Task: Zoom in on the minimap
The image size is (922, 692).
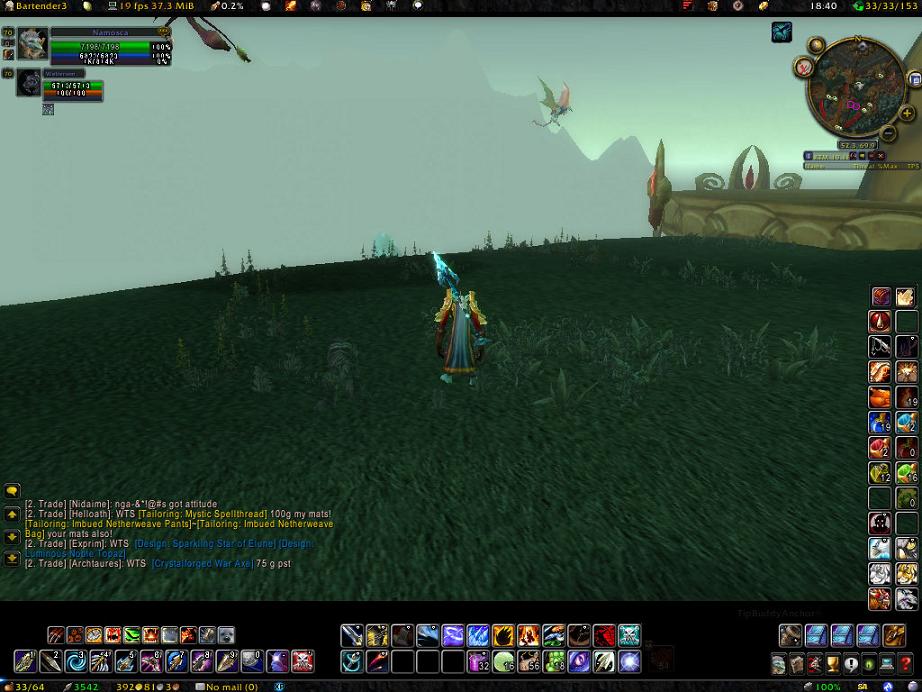Action: pos(909,114)
